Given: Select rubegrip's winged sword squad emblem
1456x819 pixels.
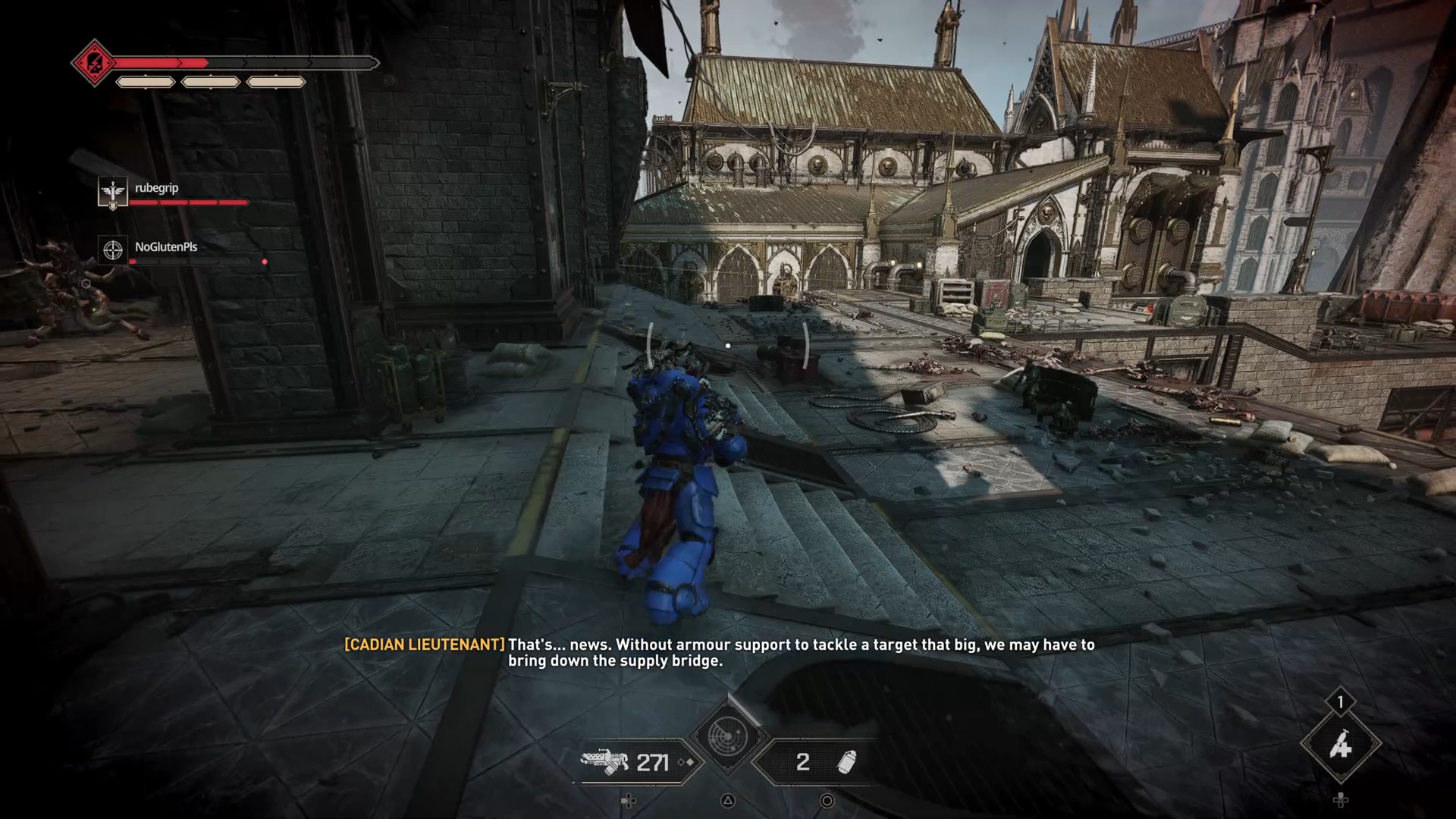Looking at the screenshot, I should (111, 192).
